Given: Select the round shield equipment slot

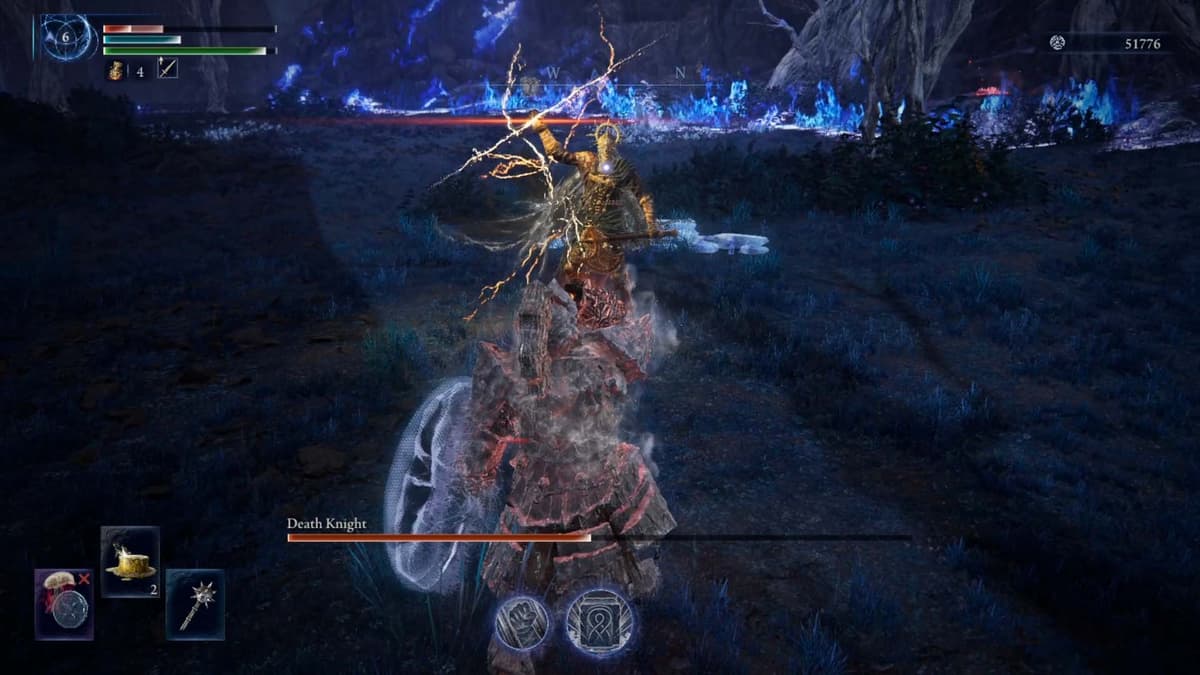Looking at the screenshot, I should coord(65,605).
